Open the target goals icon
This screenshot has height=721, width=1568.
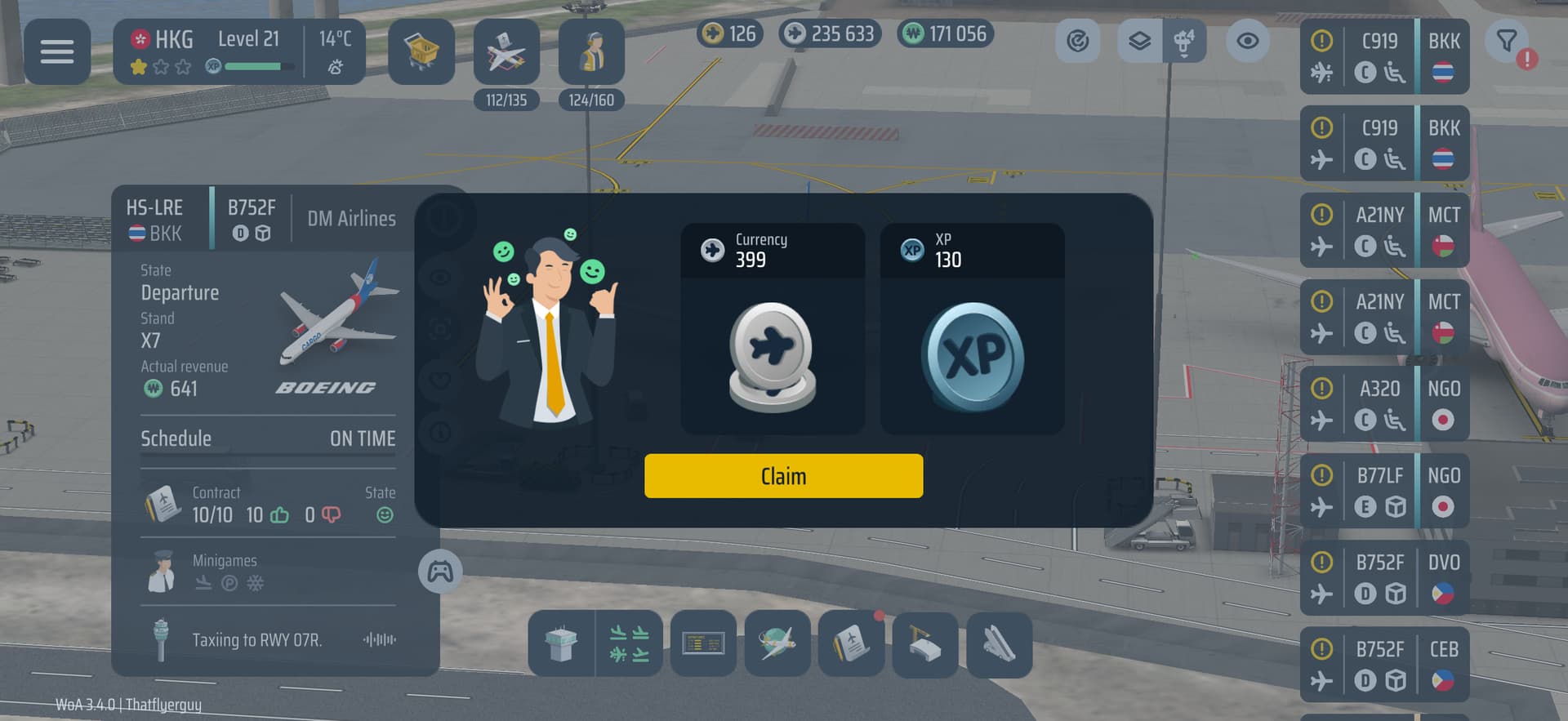tap(1077, 41)
